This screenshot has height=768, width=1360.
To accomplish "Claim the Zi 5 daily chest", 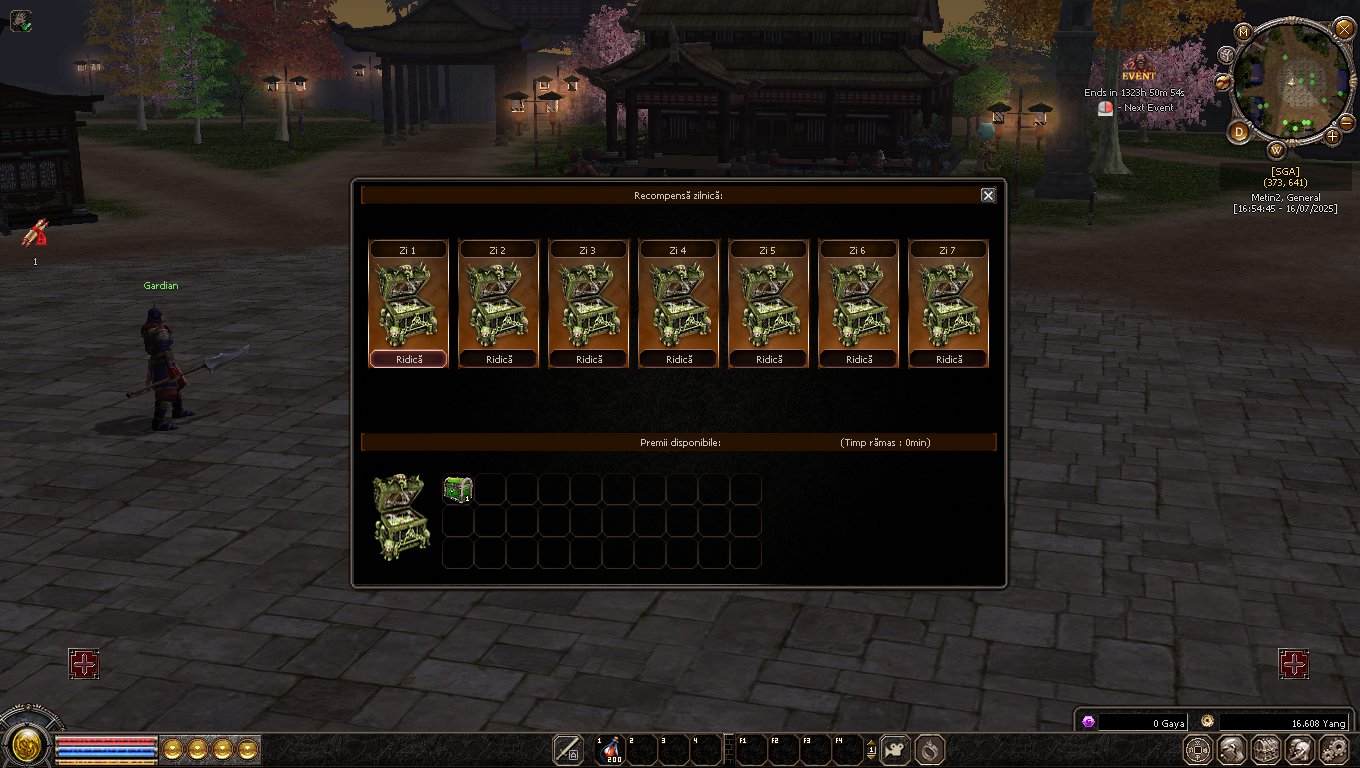I will pyautogui.click(x=768, y=359).
